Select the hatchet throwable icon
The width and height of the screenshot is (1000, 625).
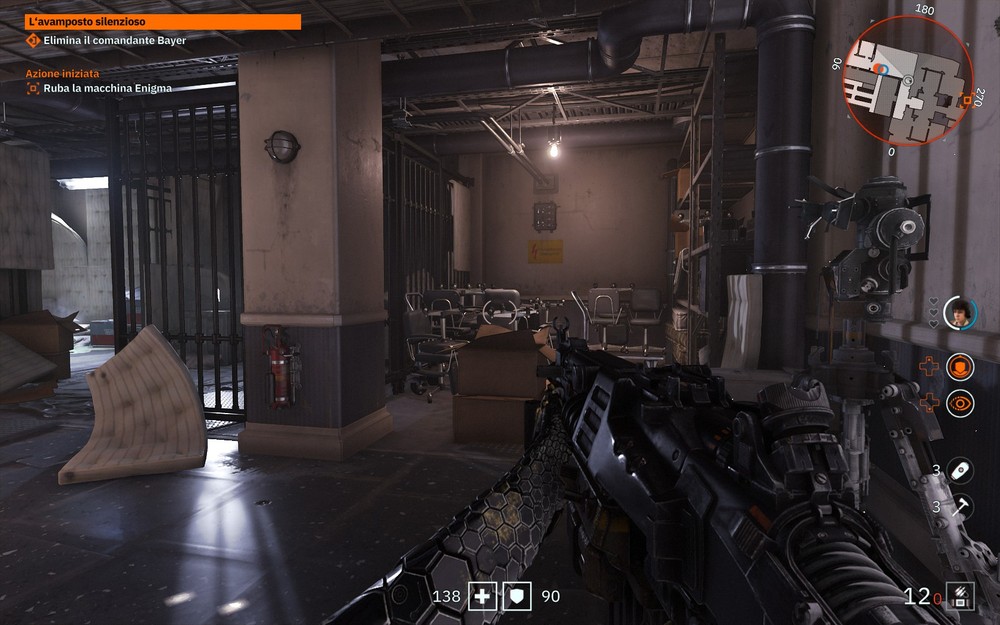click(960, 506)
